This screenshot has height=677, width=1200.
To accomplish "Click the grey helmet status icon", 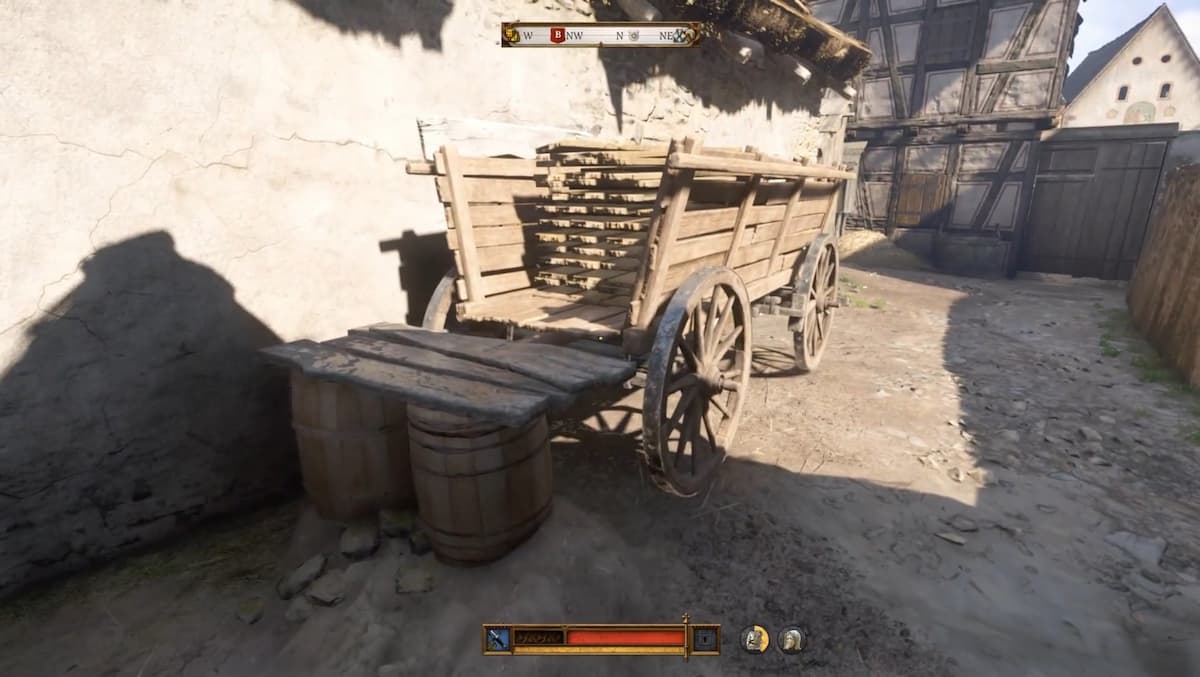I will pyautogui.click(x=792, y=639).
